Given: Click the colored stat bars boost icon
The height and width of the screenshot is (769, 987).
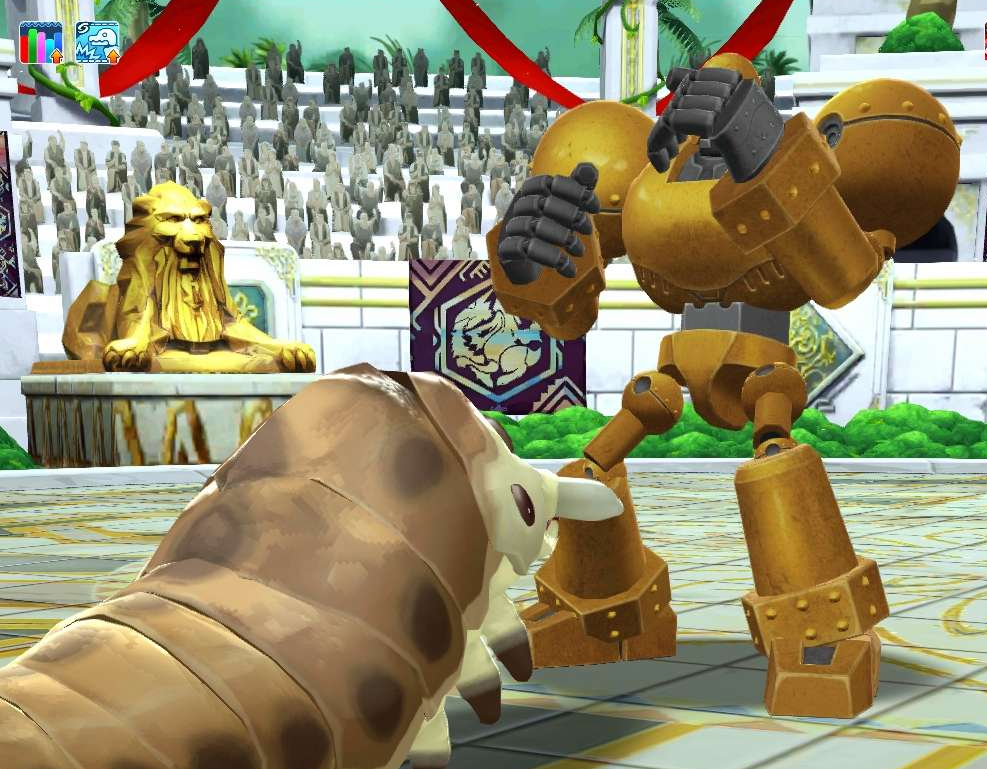Looking at the screenshot, I should coord(42,43).
